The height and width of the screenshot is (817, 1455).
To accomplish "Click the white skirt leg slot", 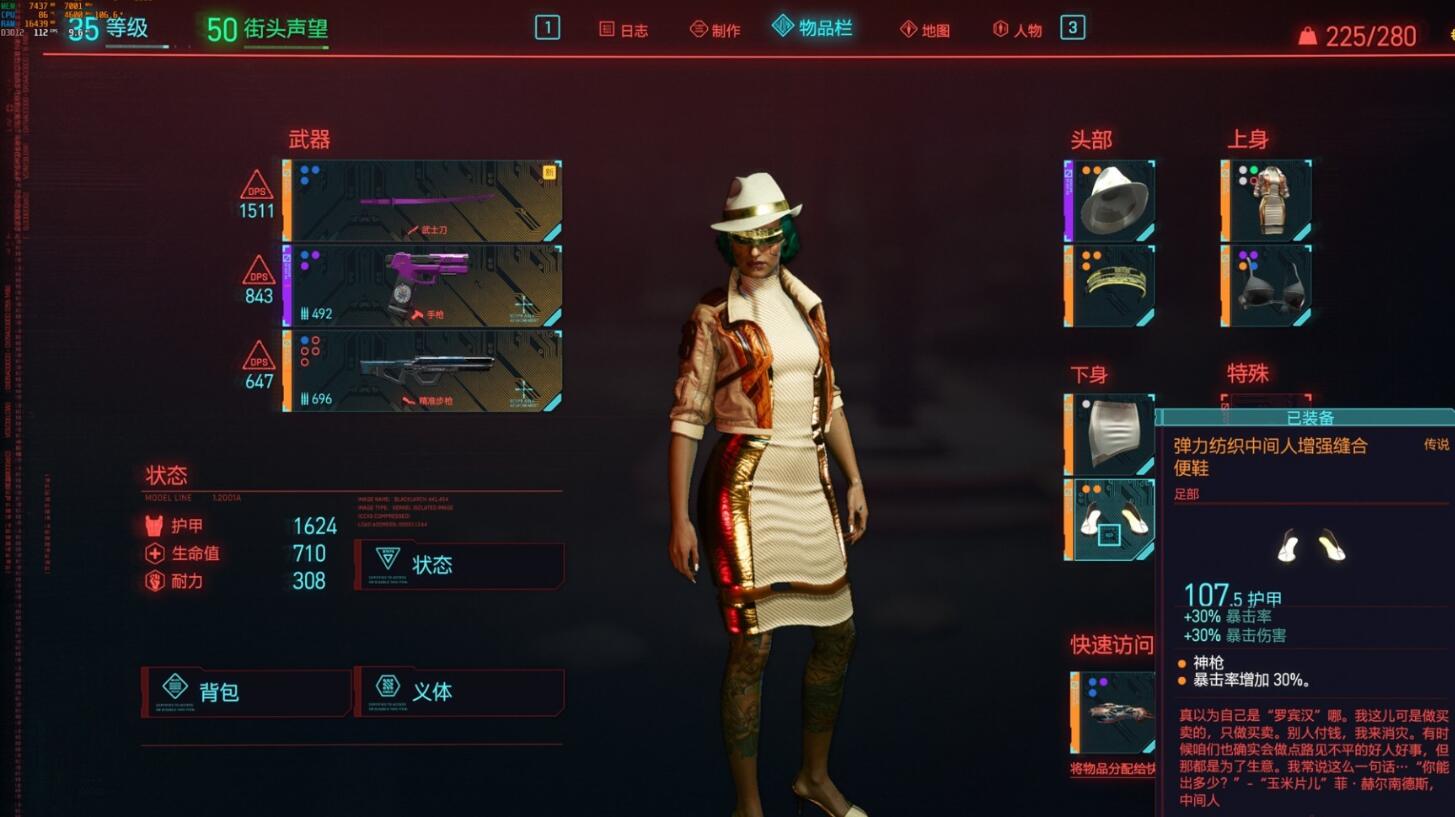I will tap(1110, 435).
